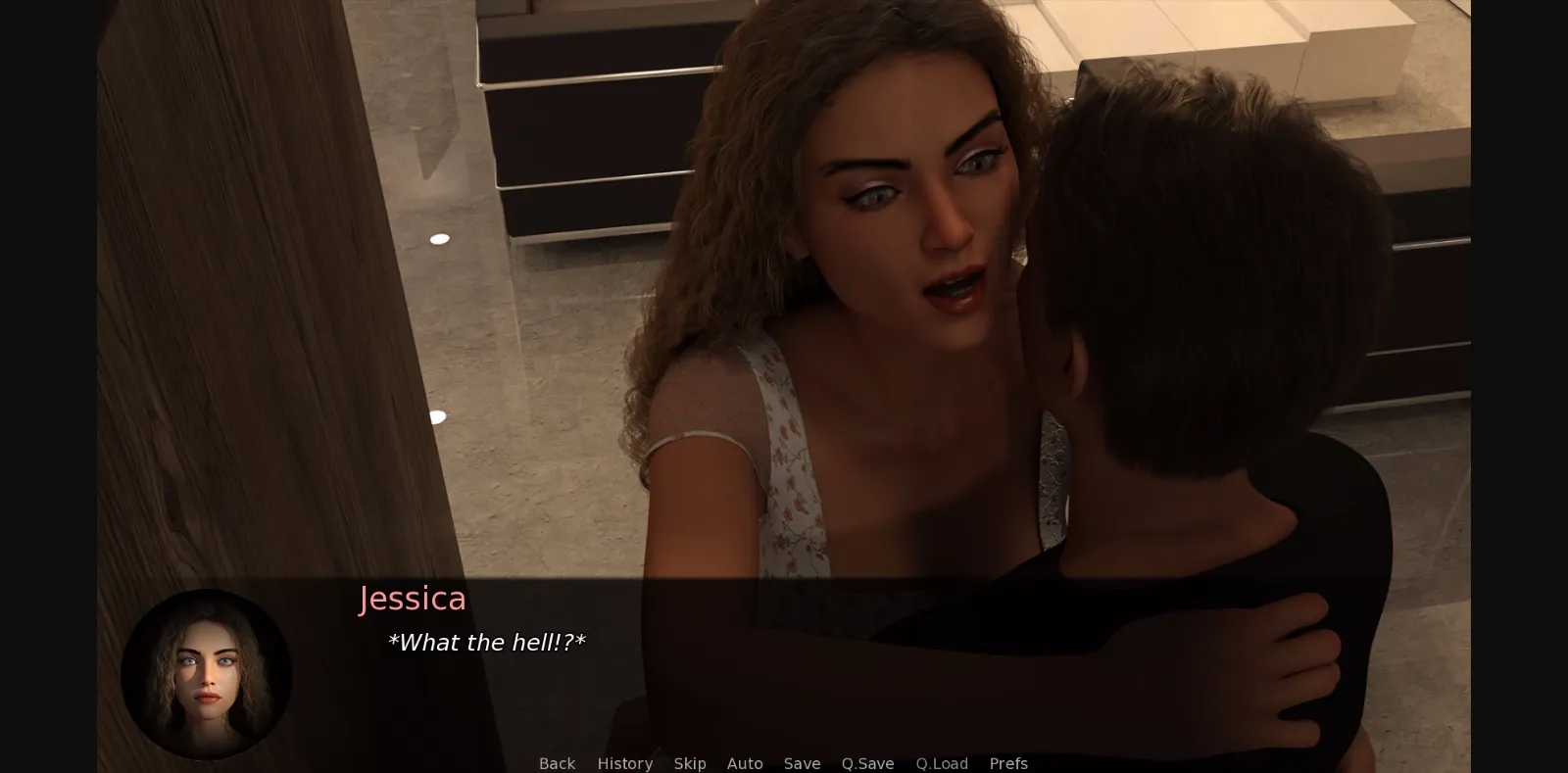This screenshot has width=1568, height=773.
Task: Enable Skip mode to fast-forward text
Action: (690, 763)
